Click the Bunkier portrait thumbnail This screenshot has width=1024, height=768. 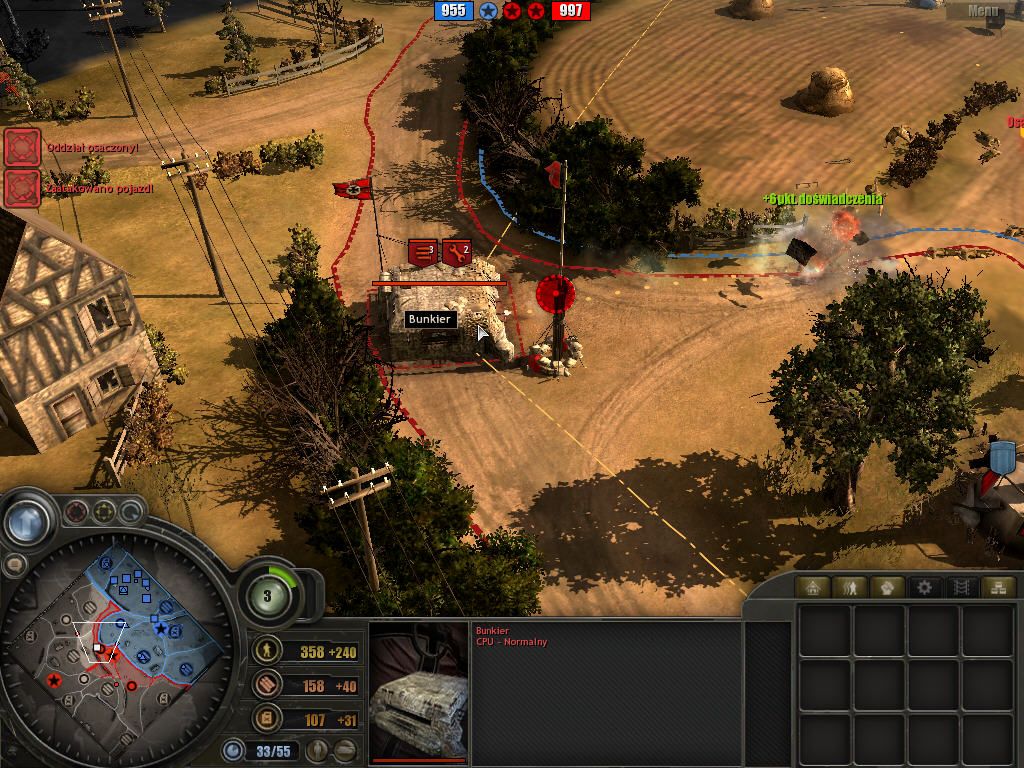(x=418, y=692)
